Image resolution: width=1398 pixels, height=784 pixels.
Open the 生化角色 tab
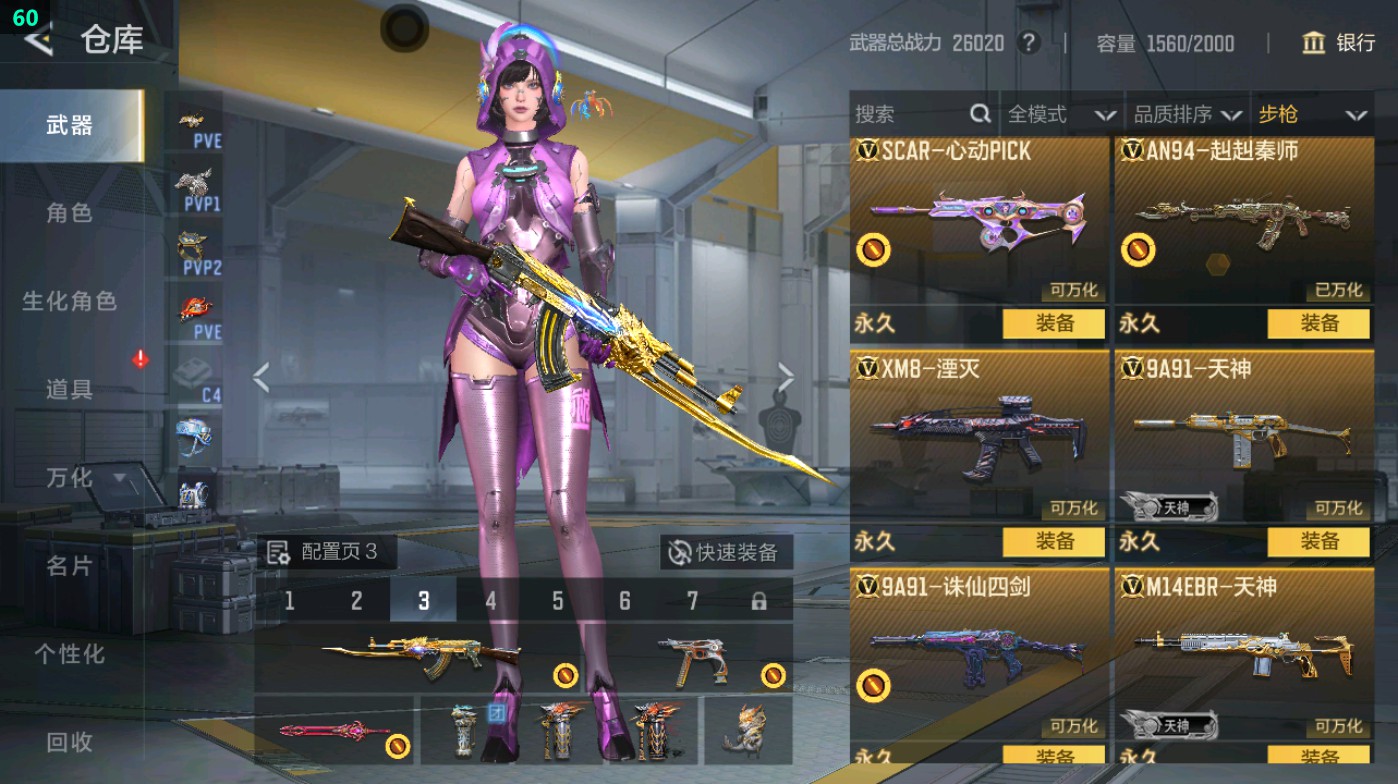click(69, 301)
